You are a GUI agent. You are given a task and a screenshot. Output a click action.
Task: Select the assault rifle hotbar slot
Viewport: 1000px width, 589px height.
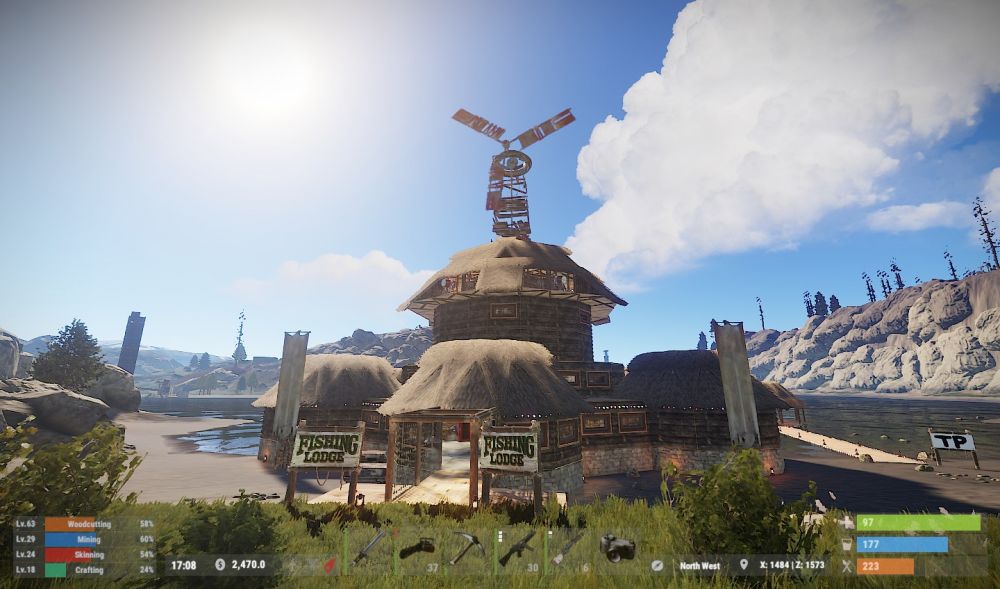(x=517, y=548)
